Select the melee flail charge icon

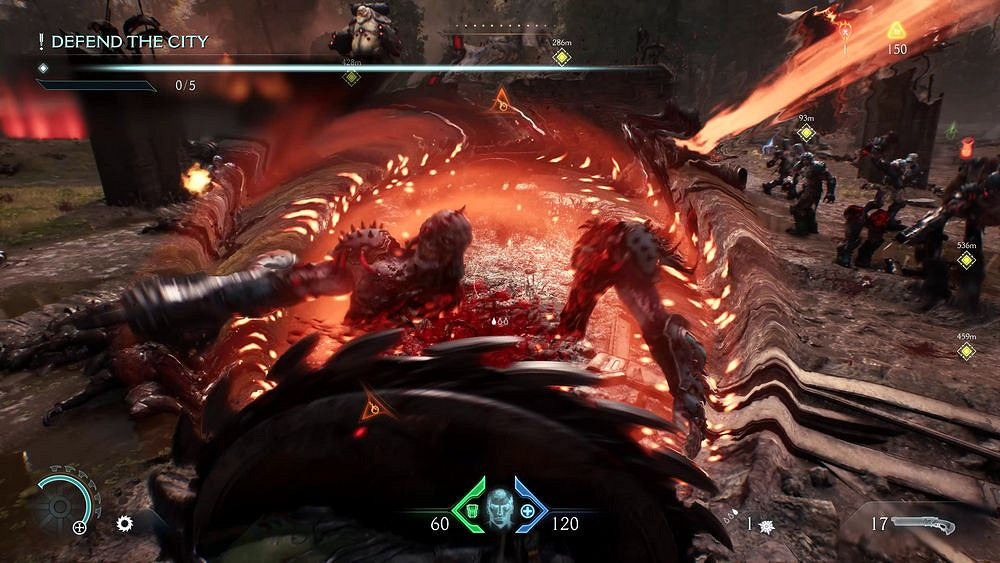766,525
